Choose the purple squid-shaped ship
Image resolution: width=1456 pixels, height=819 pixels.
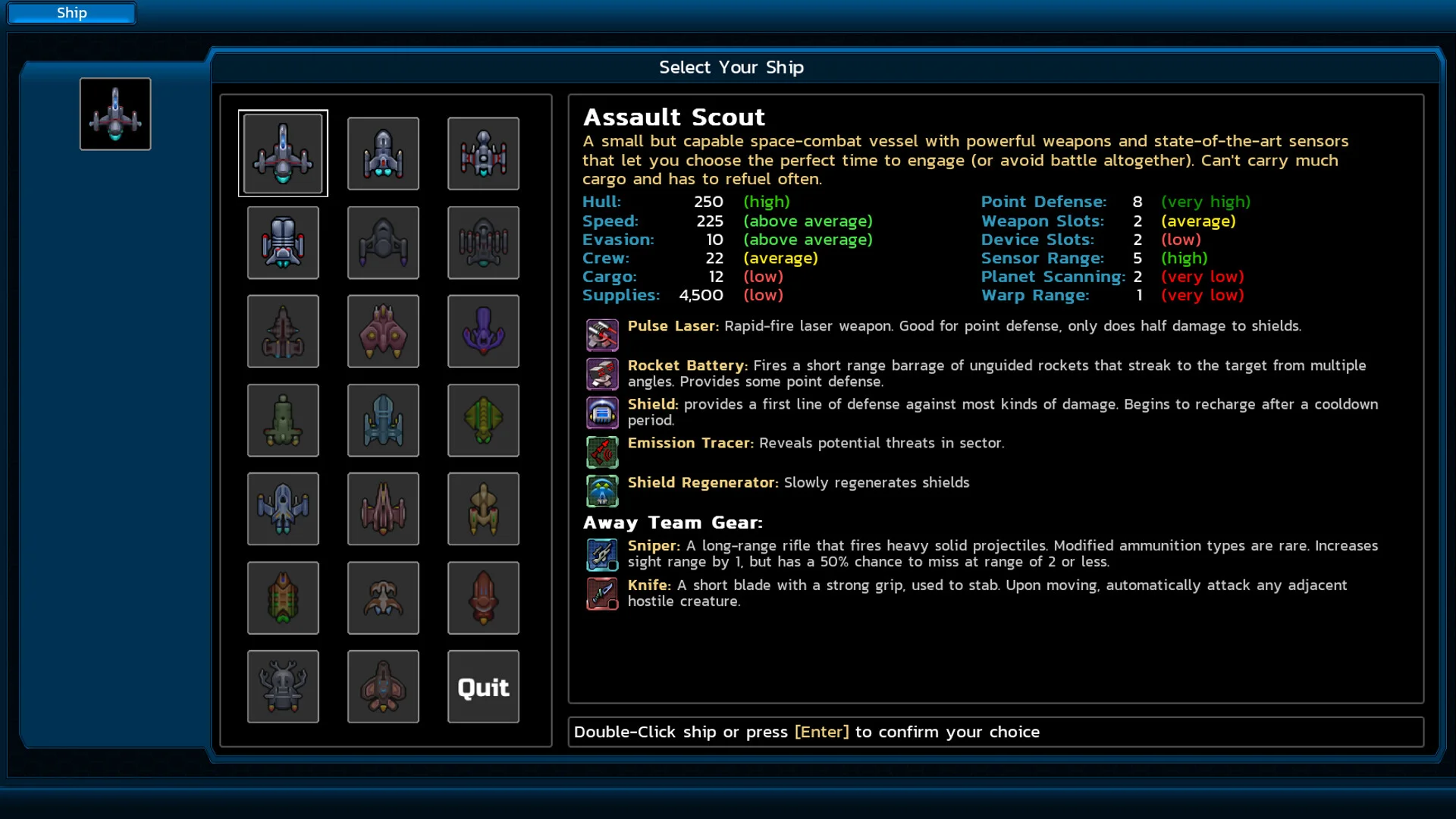(x=483, y=331)
